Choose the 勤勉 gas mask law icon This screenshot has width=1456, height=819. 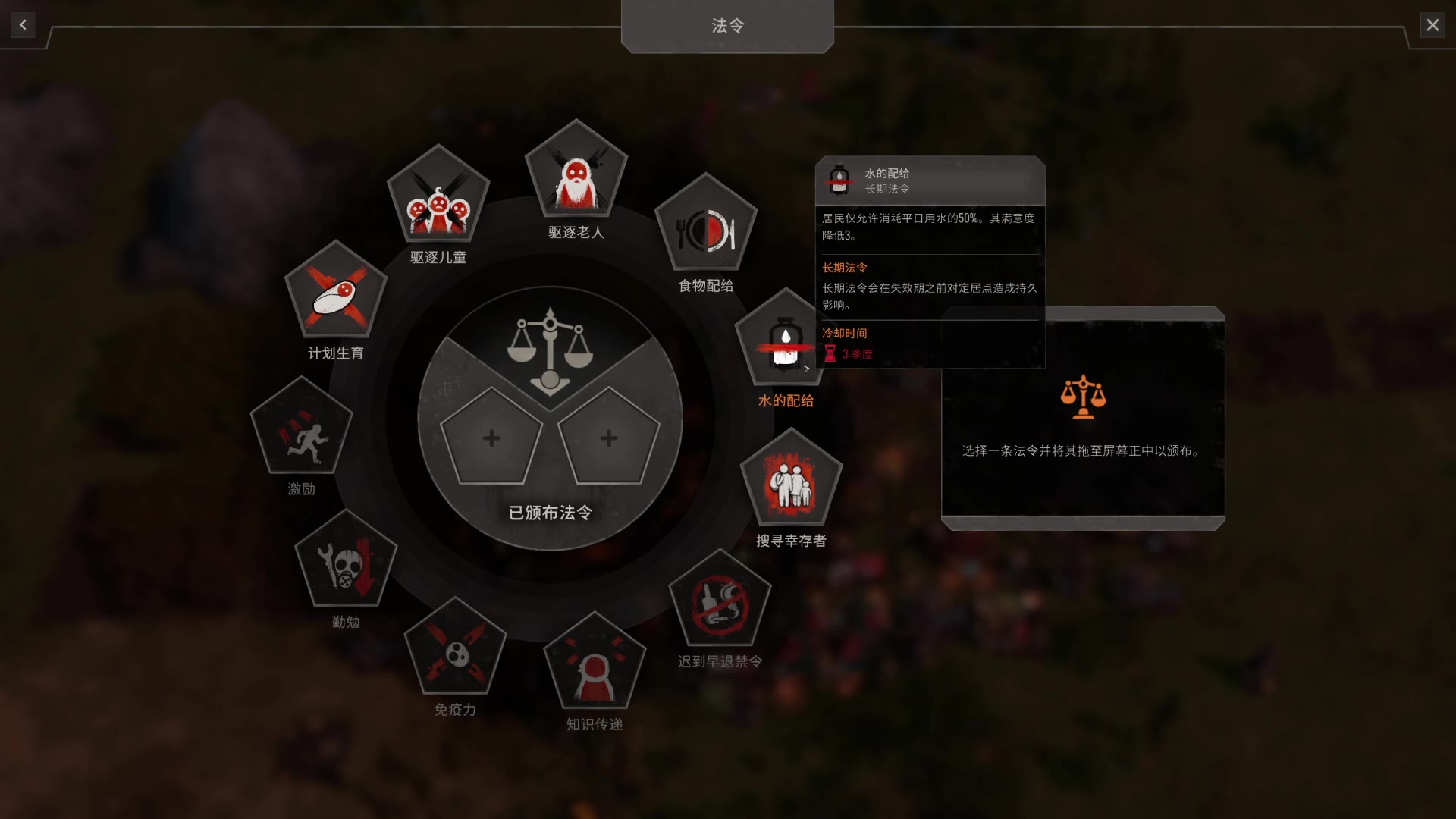click(x=346, y=564)
